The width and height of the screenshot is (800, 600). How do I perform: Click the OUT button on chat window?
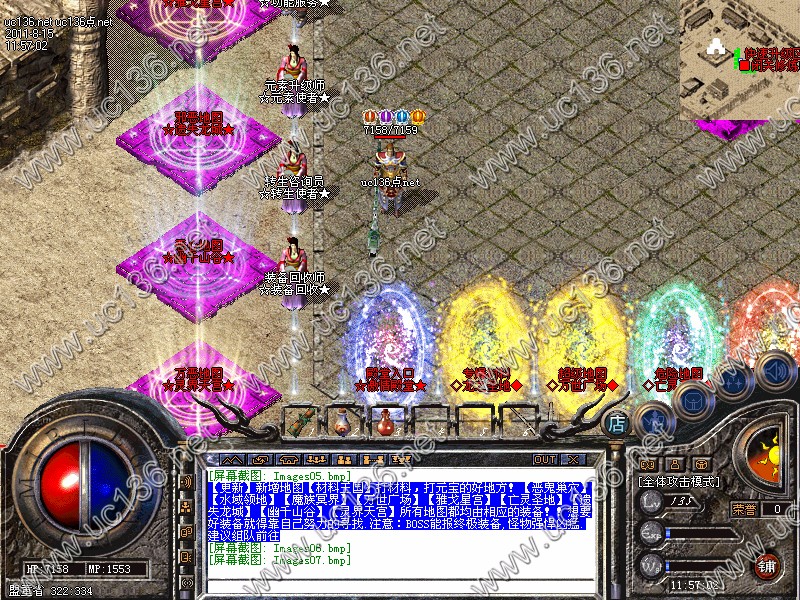544,460
